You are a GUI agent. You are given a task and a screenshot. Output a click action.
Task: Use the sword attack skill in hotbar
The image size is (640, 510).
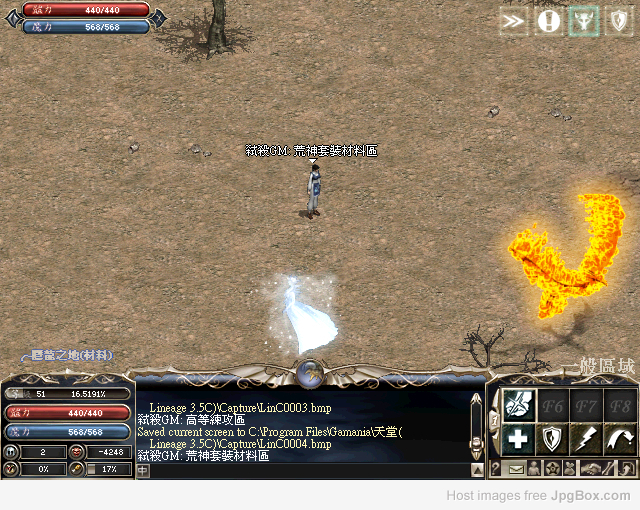[x=516, y=405]
